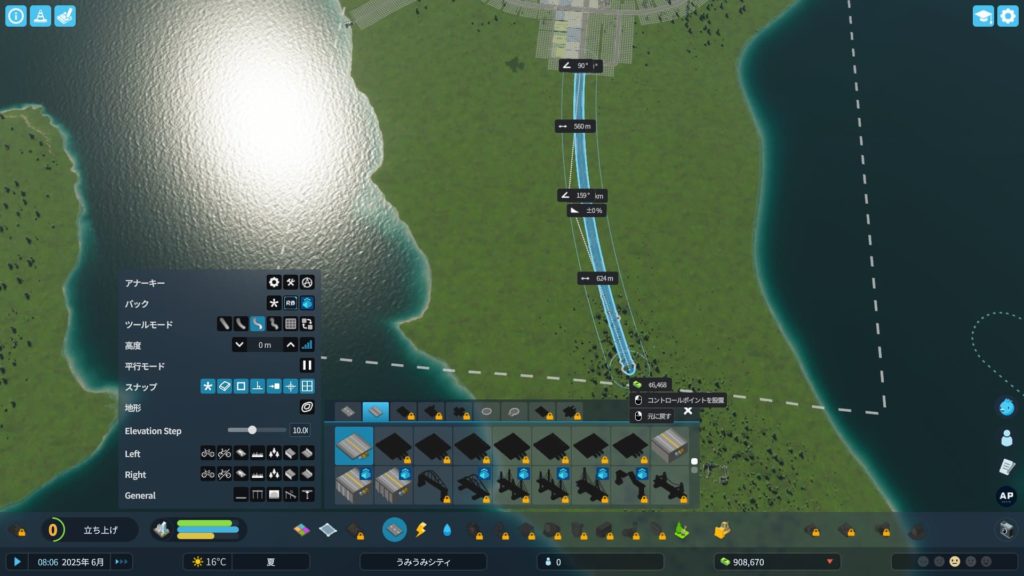The image size is (1024, 576).
Task: Select the highlighted two-lane highway road
Action: click(x=354, y=445)
